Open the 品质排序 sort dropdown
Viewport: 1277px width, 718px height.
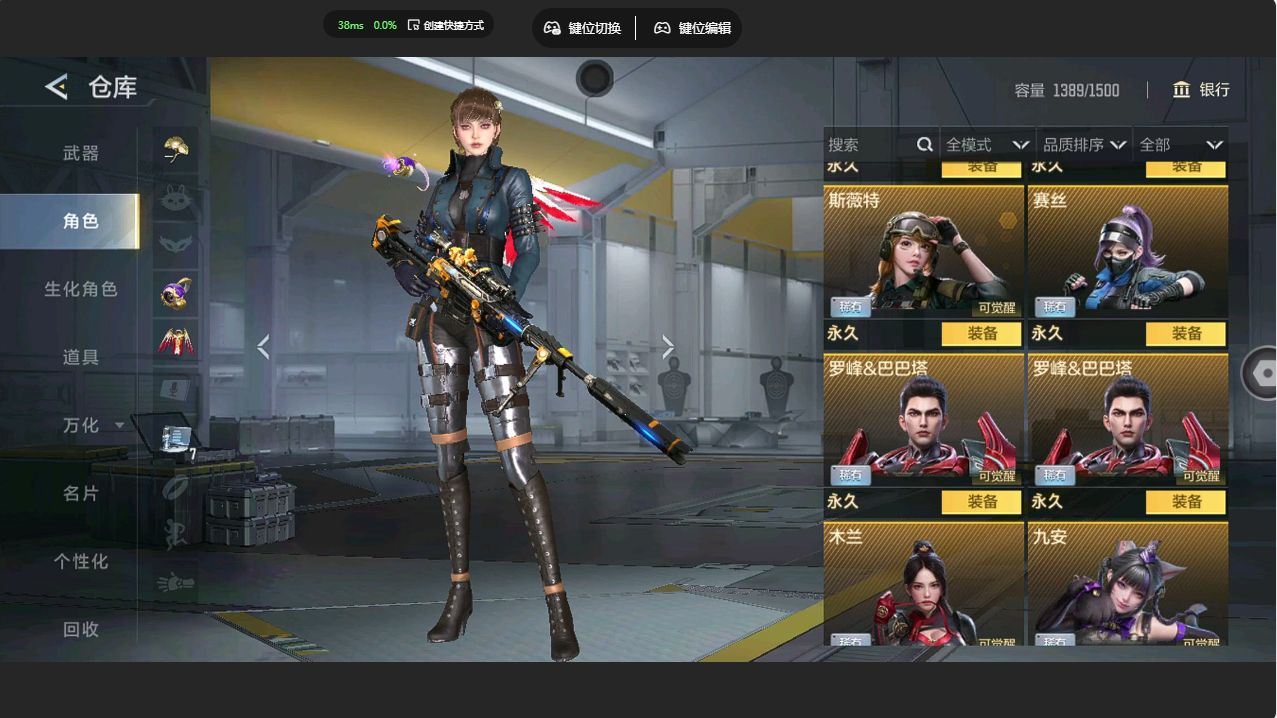pyautogui.click(x=1084, y=145)
